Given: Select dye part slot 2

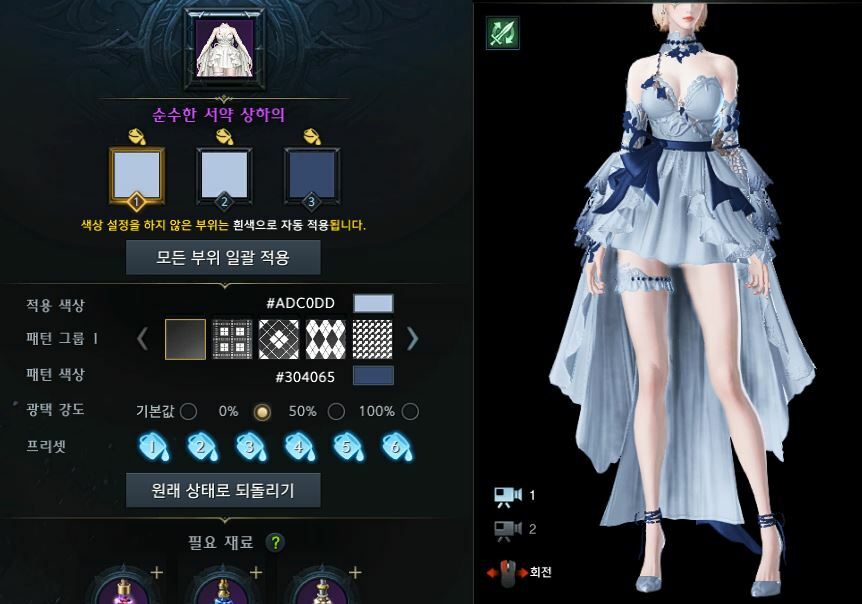Looking at the screenshot, I should coord(224,175).
